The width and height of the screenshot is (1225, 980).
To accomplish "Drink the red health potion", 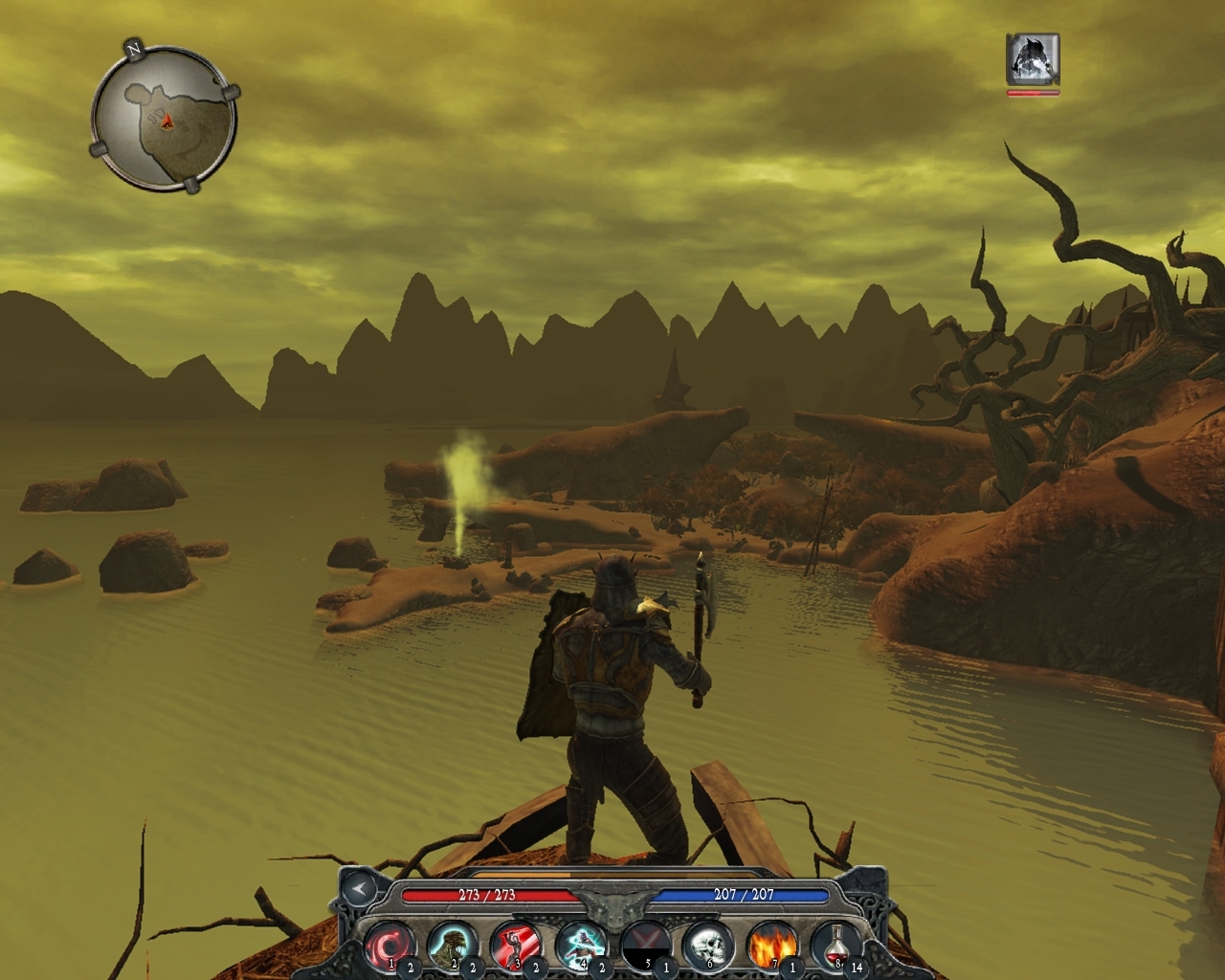I will [x=835, y=944].
